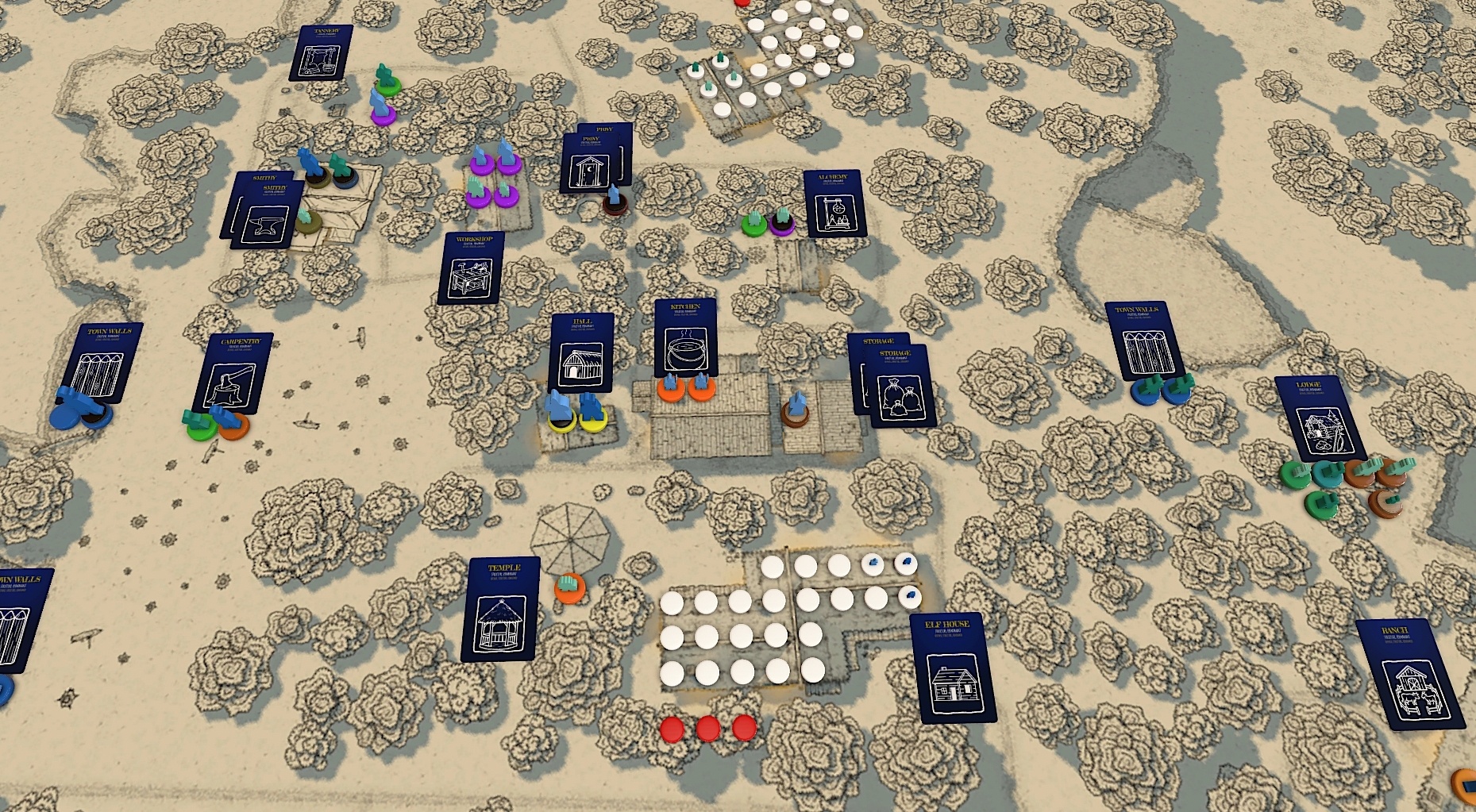Choose the Alchemy building card
1476x812 pixels.
click(x=834, y=204)
